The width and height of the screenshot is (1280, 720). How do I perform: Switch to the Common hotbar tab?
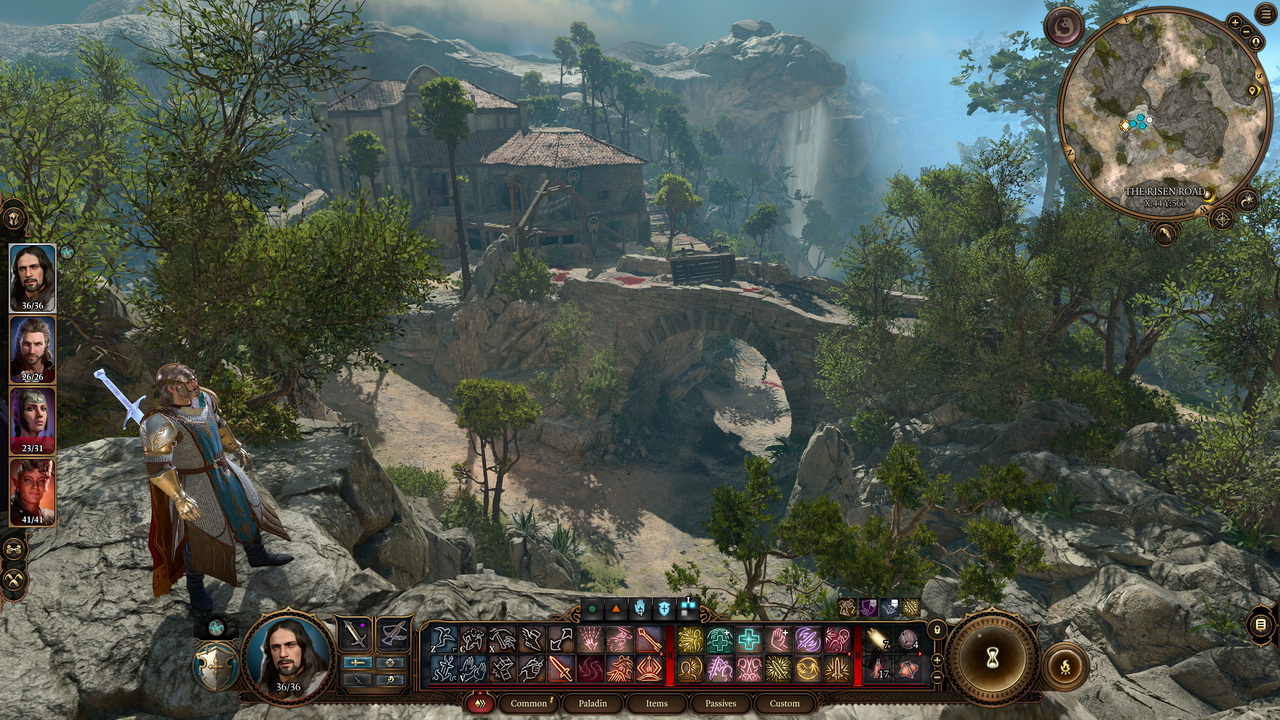[529, 703]
